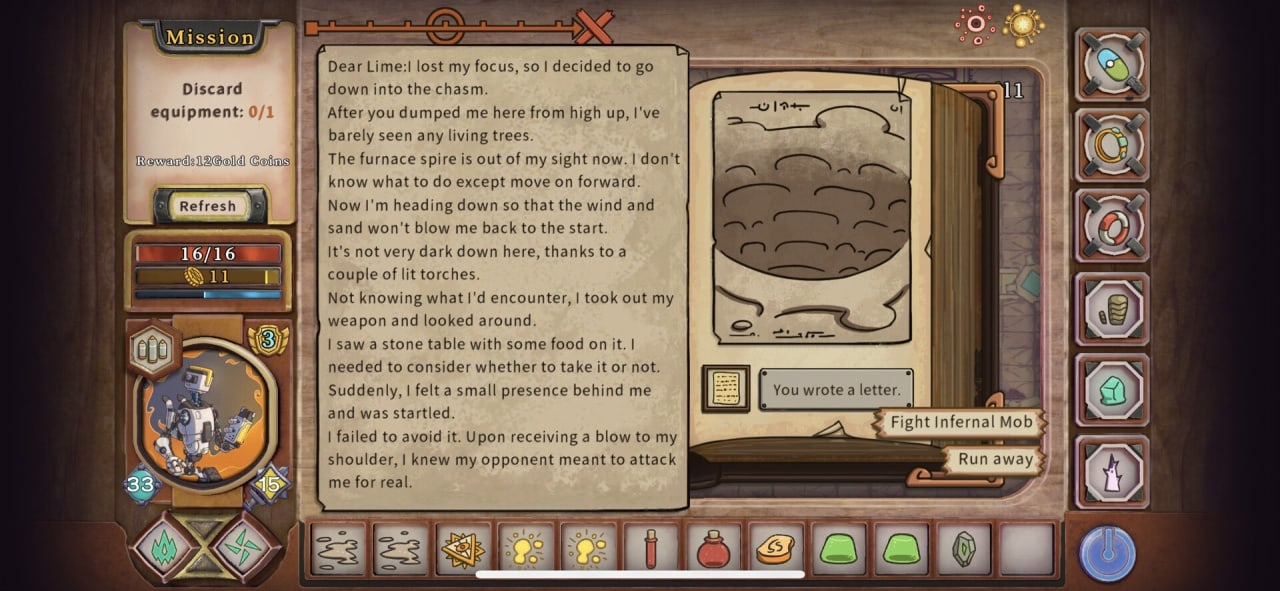Screen dimensions: 1280x591
Task: Activate the green pinwheel skill
Action: tap(245, 547)
